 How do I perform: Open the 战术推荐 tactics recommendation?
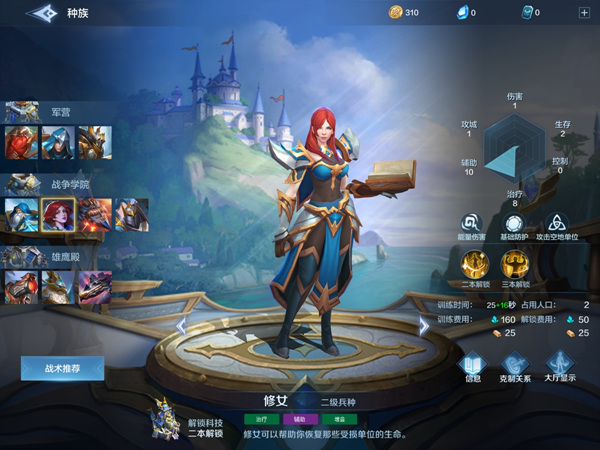[x=62, y=368]
